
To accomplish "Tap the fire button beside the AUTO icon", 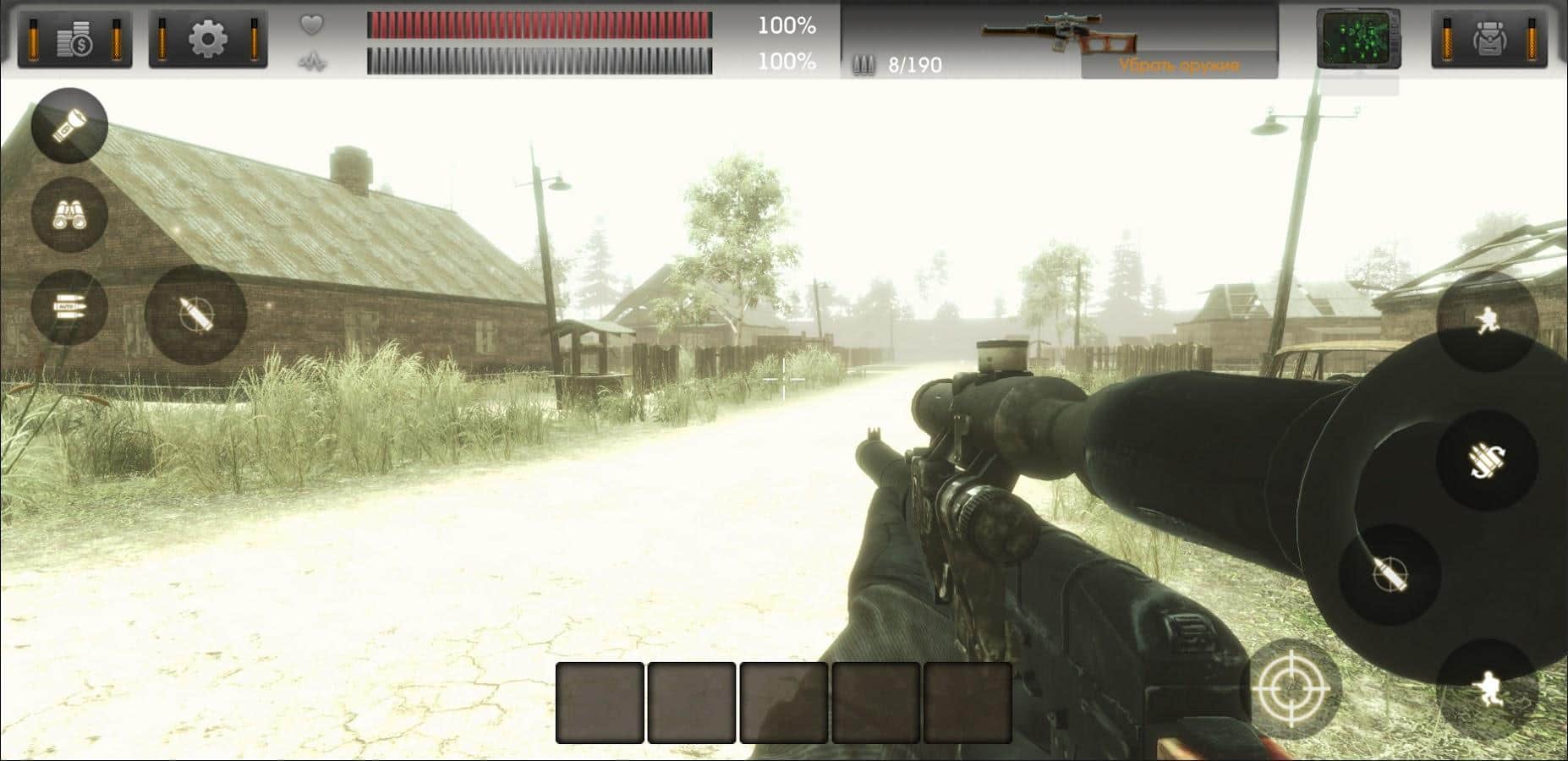I will pyautogui.click(x=195, y=314).
